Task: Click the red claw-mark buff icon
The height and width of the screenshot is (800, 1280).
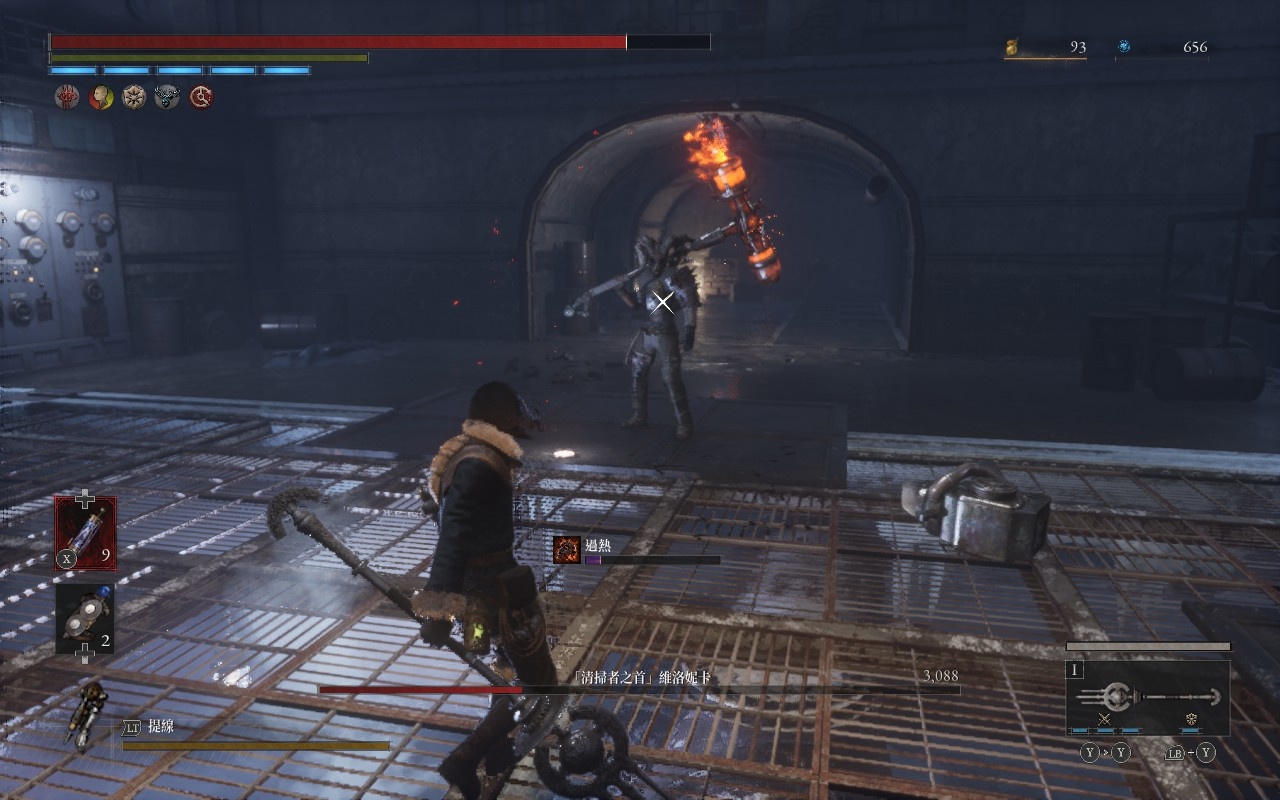Action: [x=67, y=97]
